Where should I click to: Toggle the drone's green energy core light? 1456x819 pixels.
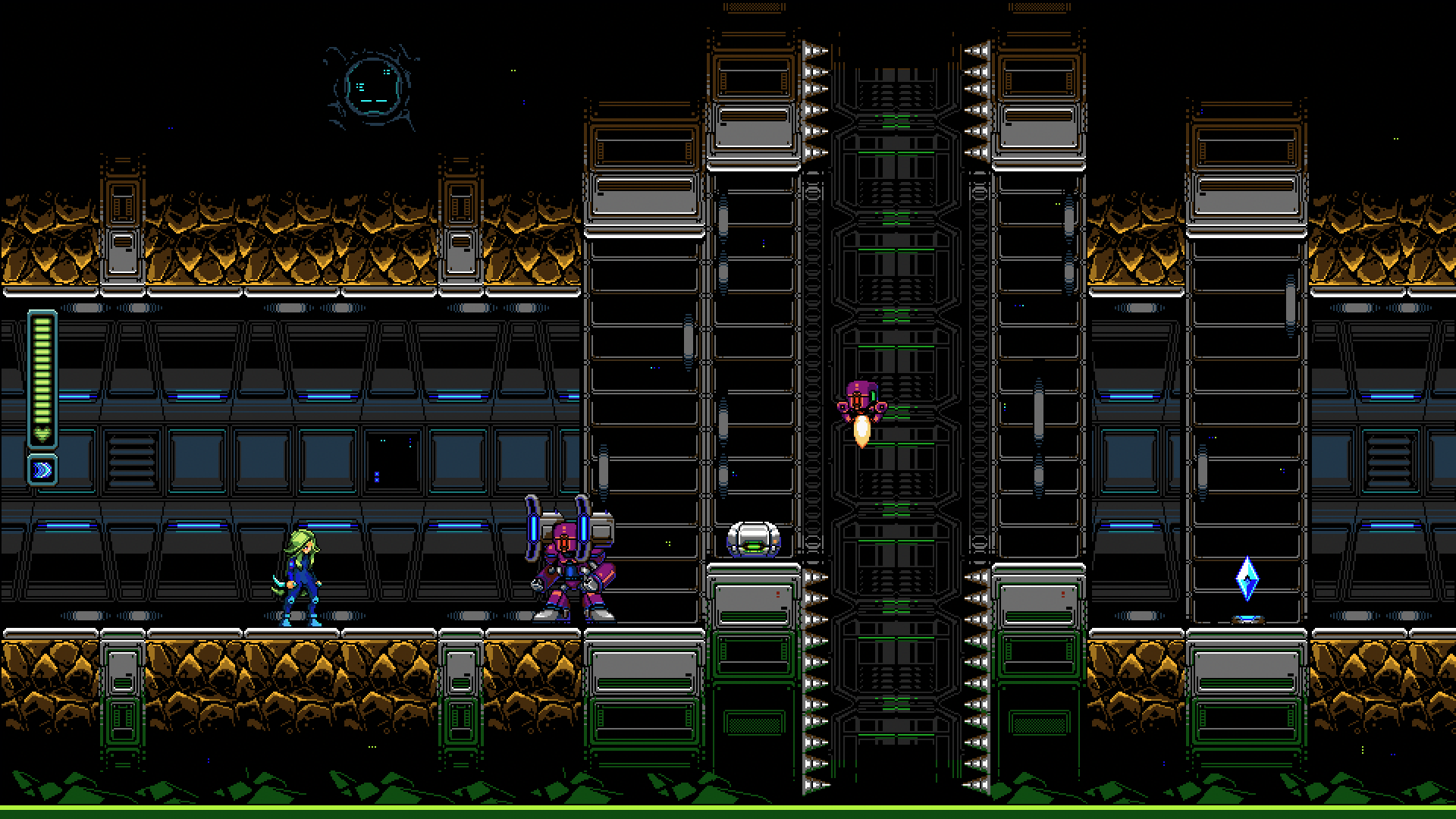pyautogui.click(x=753, y=546)
